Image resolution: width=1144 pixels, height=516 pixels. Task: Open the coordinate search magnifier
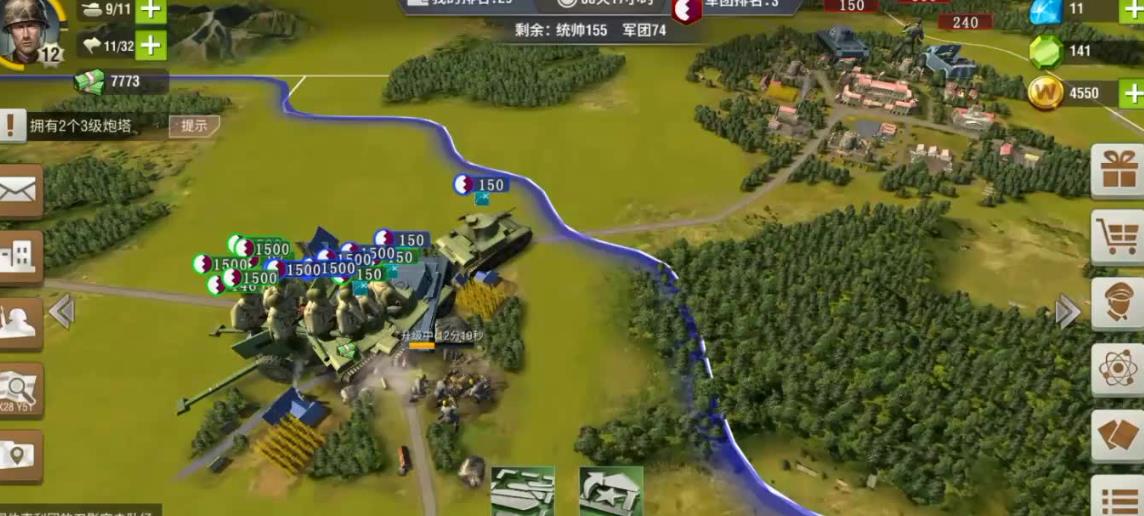tap(20, 389)
